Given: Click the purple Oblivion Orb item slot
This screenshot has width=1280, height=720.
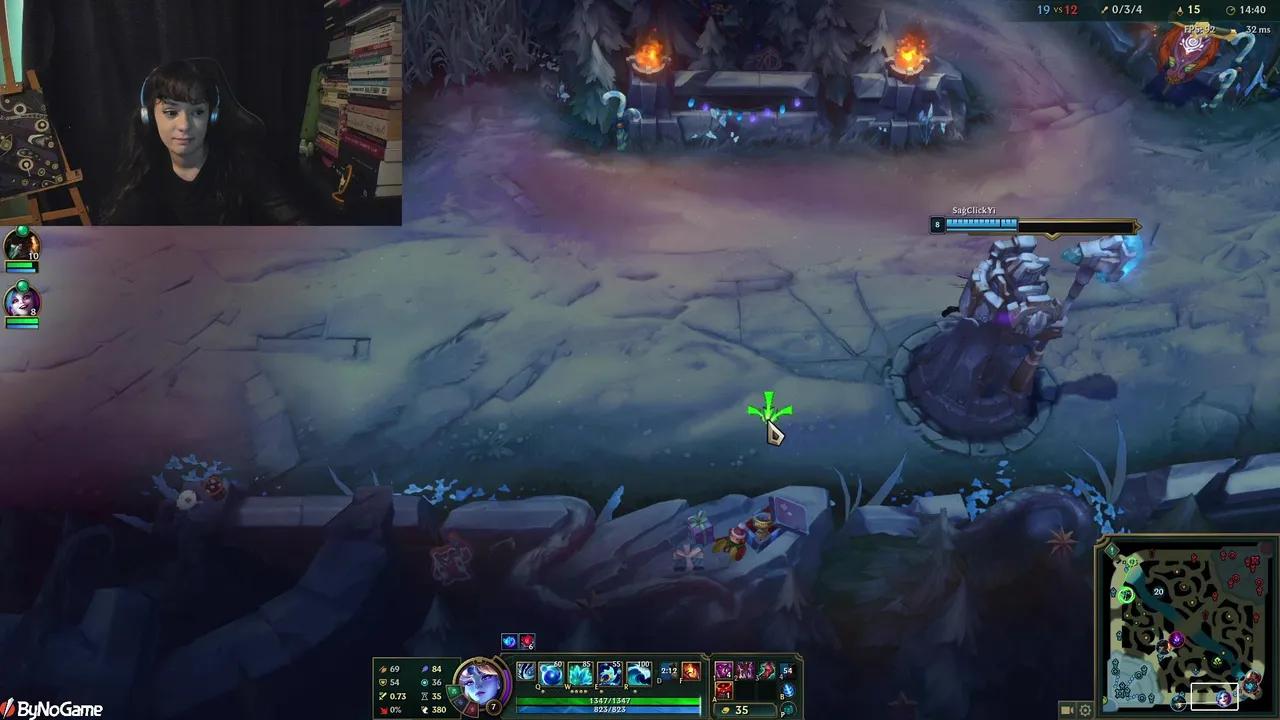Looking at the screenshot, I should click(x=723, y=671).
